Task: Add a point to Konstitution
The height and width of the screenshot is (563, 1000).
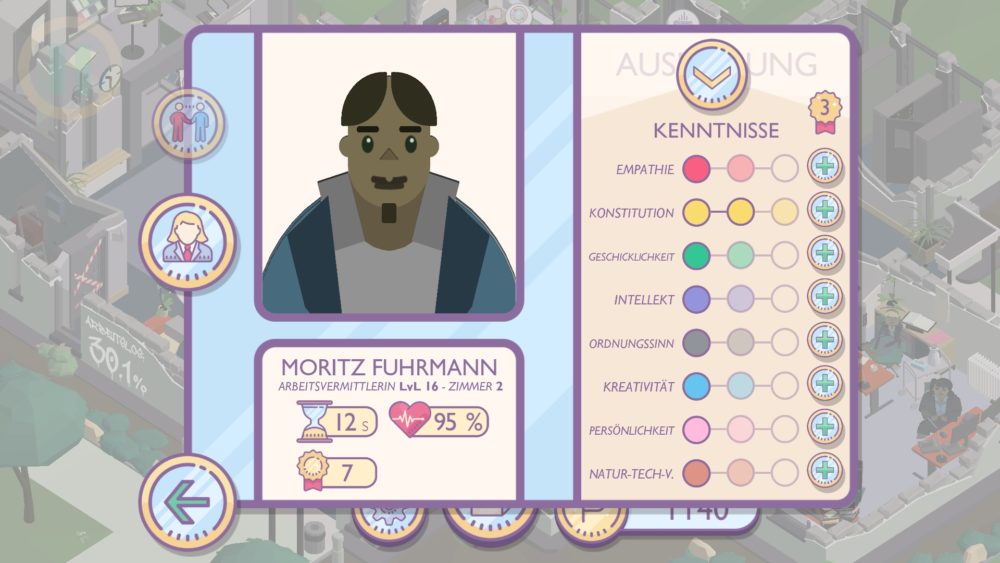Action: pyautogui.click(x=825, y=210)
